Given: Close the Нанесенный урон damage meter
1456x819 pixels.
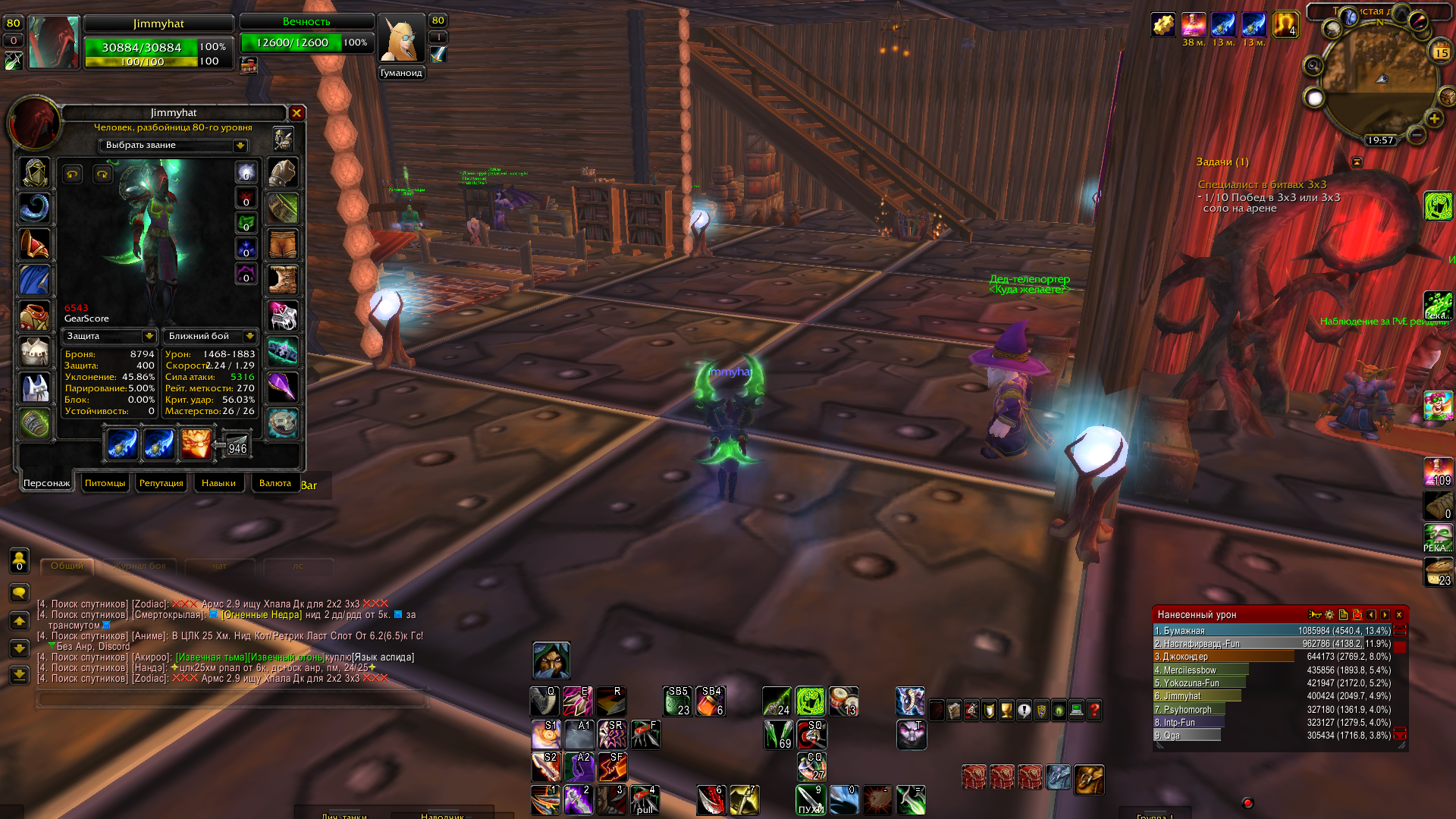Looking at the screenshot, I should point(1399,615).
